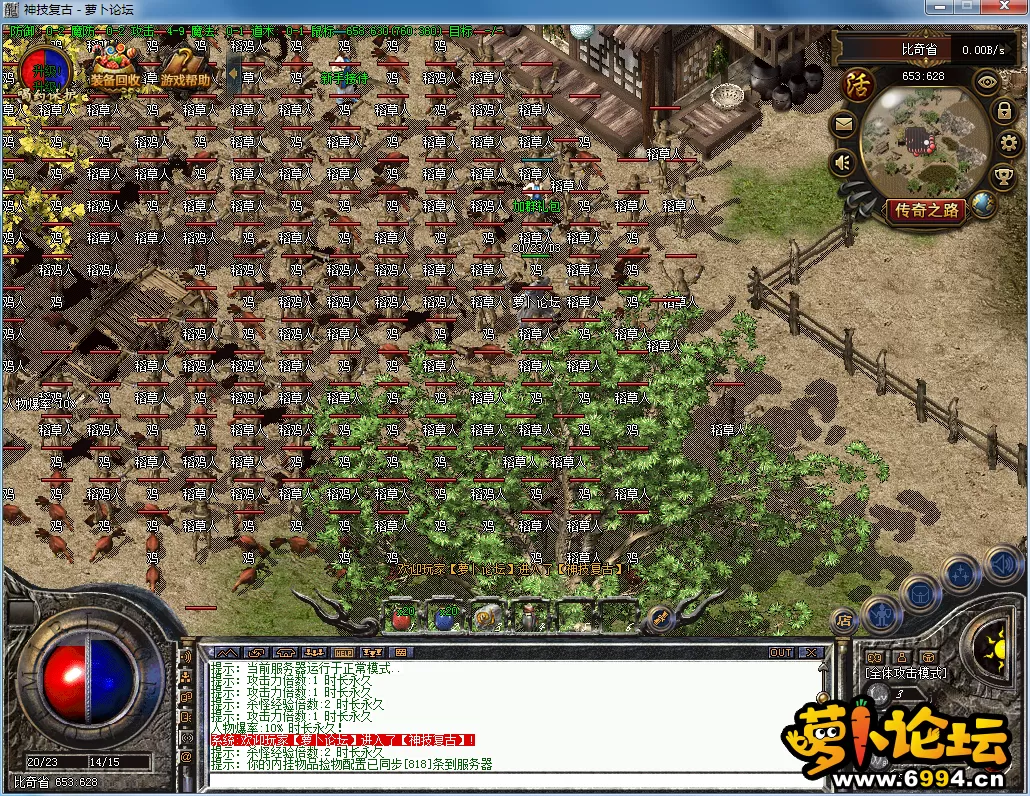Open the bag inventory round icon

(919, 594)
